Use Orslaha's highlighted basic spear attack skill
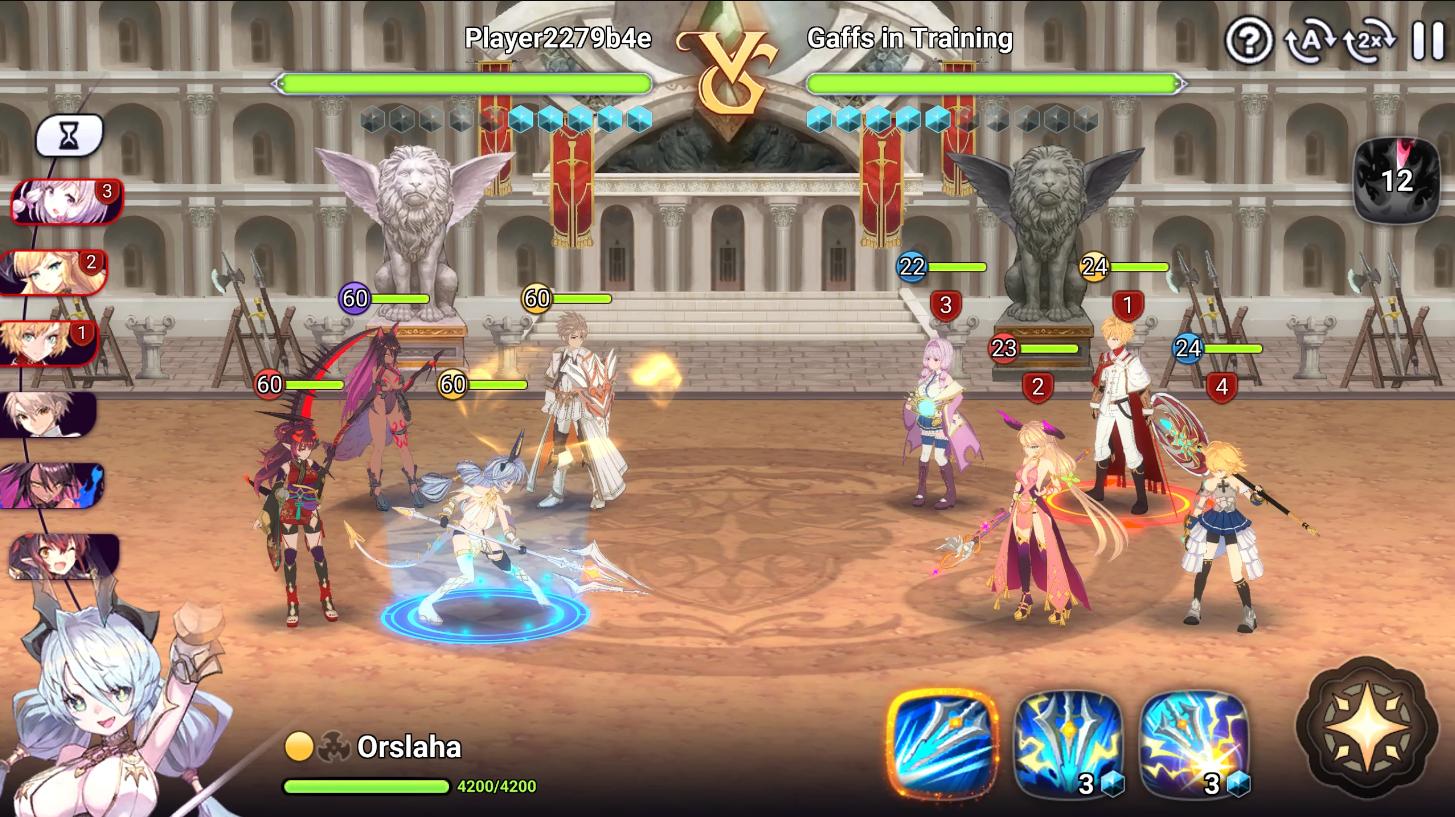This screenshot has width=1455, height=817. (x=942, y=744)
